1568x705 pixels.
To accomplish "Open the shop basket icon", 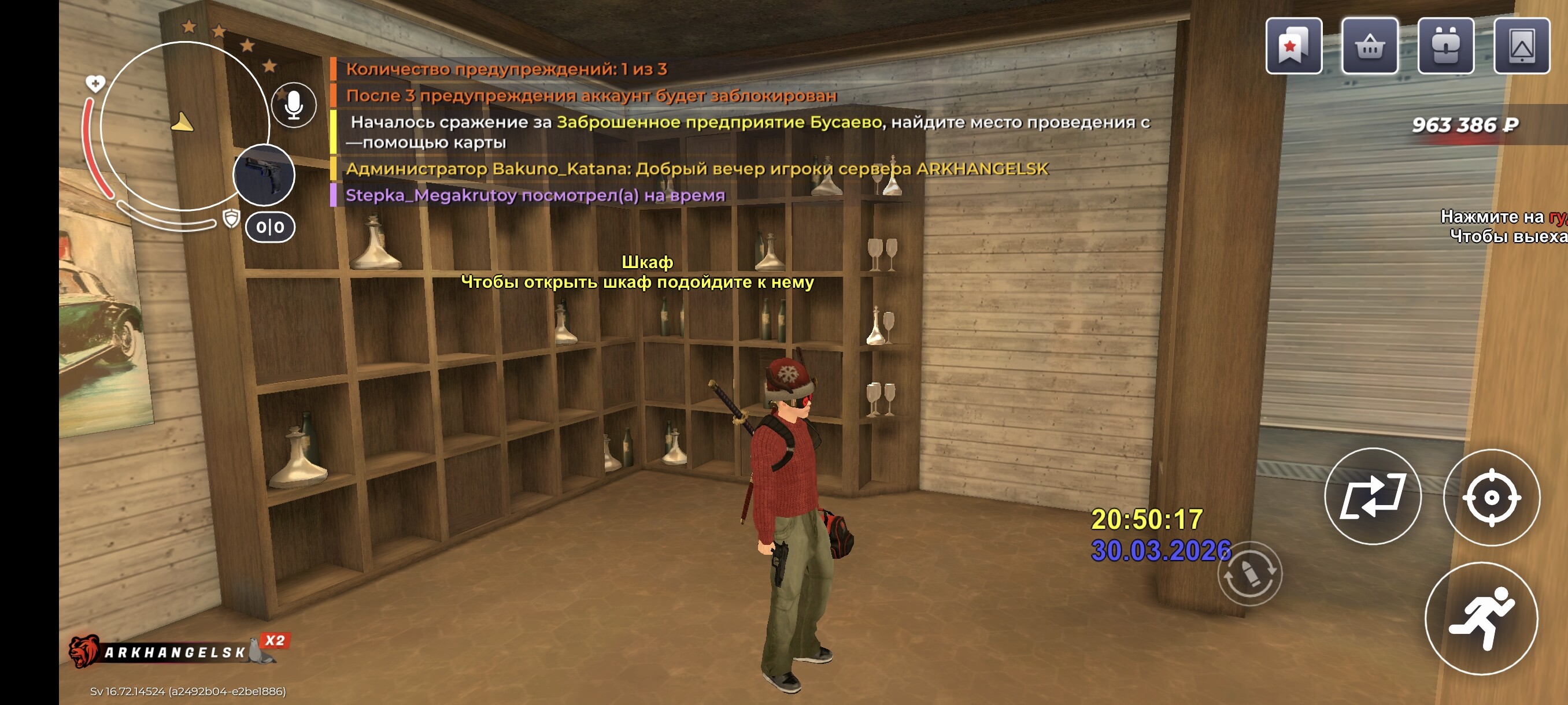I will 1370,46.
